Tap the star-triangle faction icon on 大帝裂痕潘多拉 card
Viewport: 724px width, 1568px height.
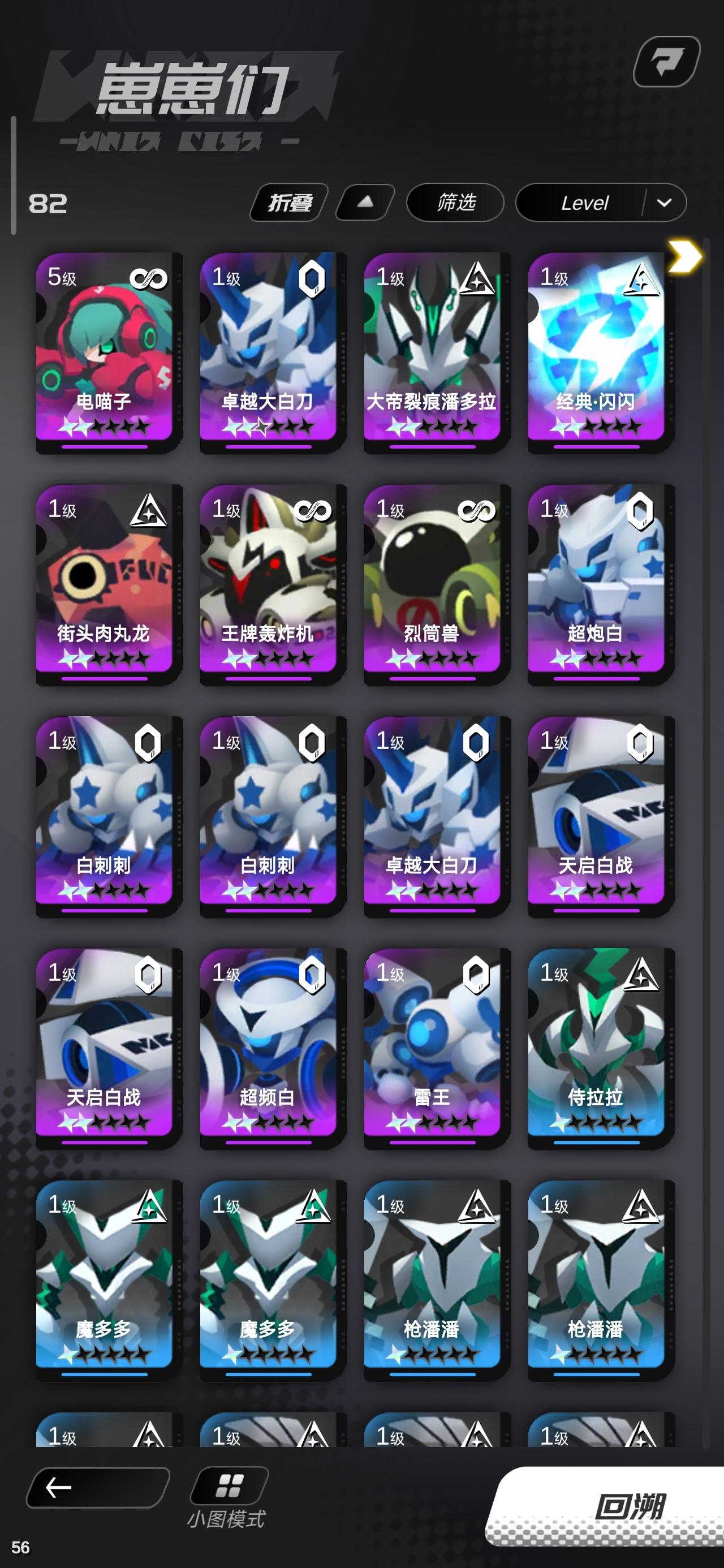pyautogui.click(x=477, y=278)
